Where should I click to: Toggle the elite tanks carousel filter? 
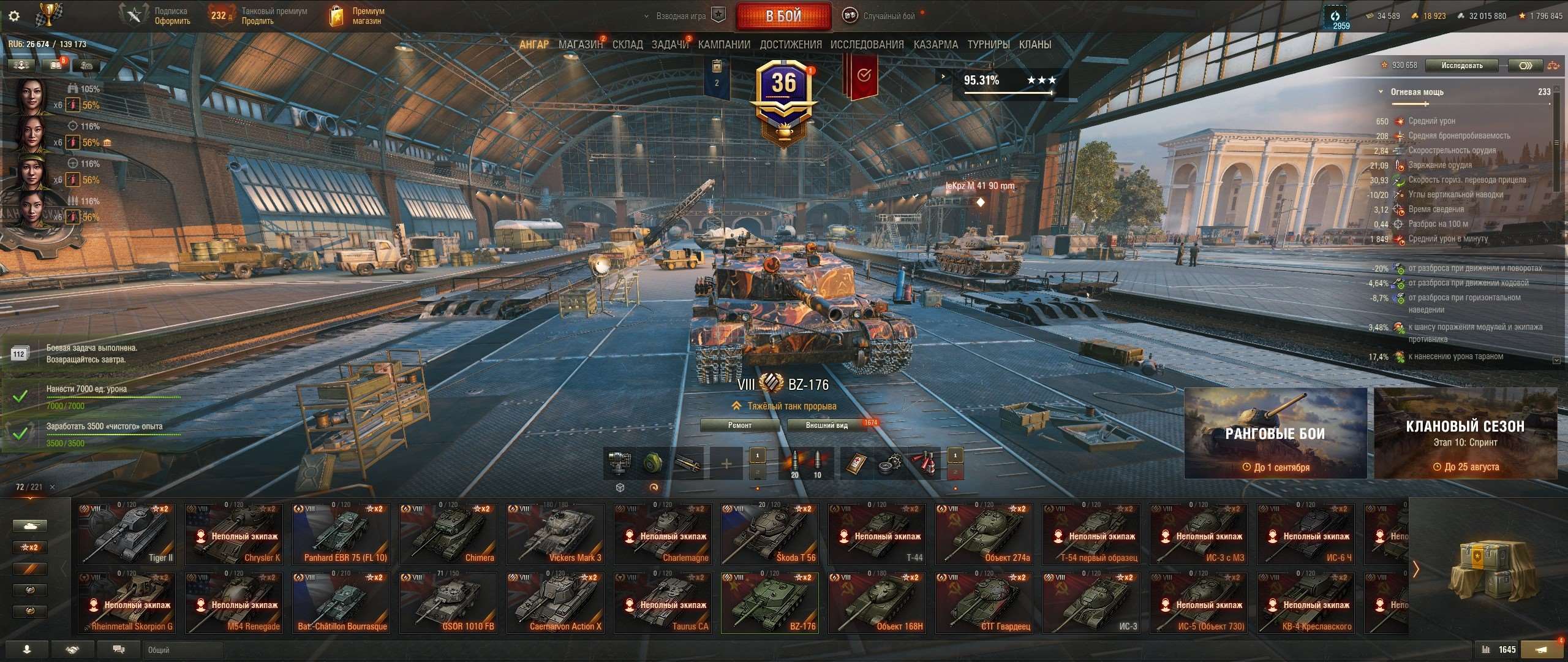30,590
